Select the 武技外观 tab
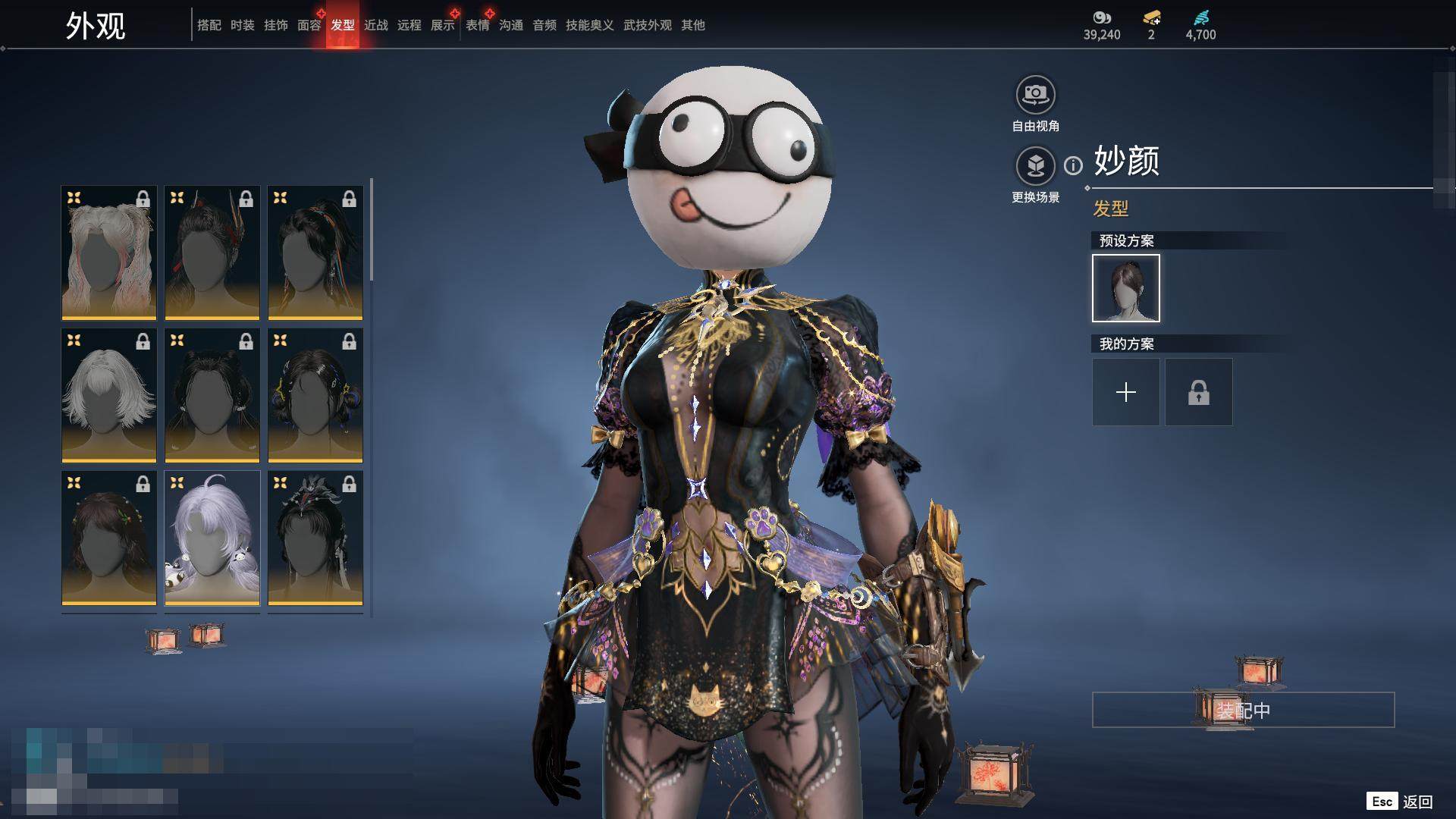Screen dimensions: 1456x819 point(648,25)
